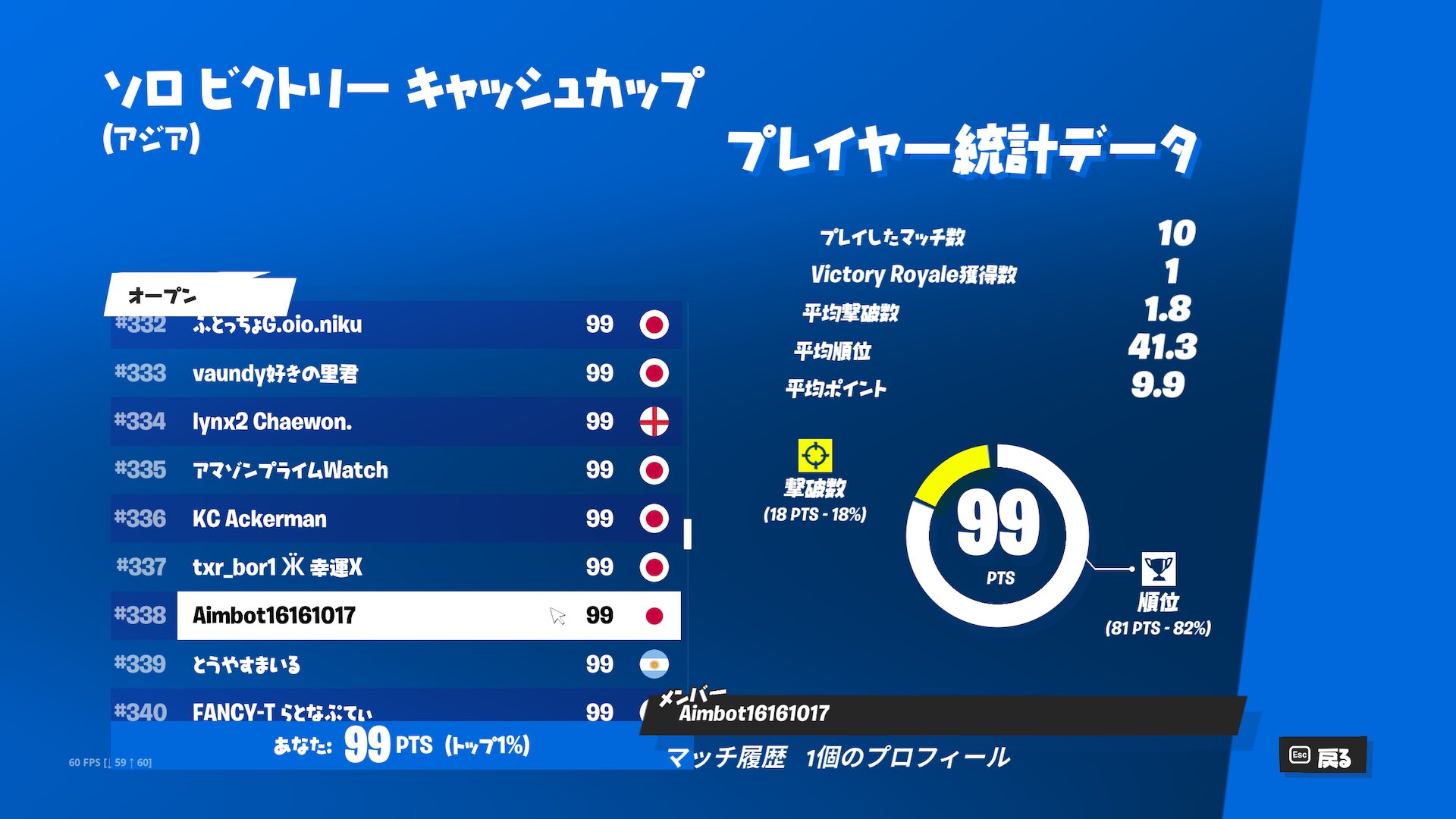This screenshot has width=1456, height=819.
Task: Click the Argentina flag beside とうやすまいる
Action: pyautogui.click(x=654, y=665)
